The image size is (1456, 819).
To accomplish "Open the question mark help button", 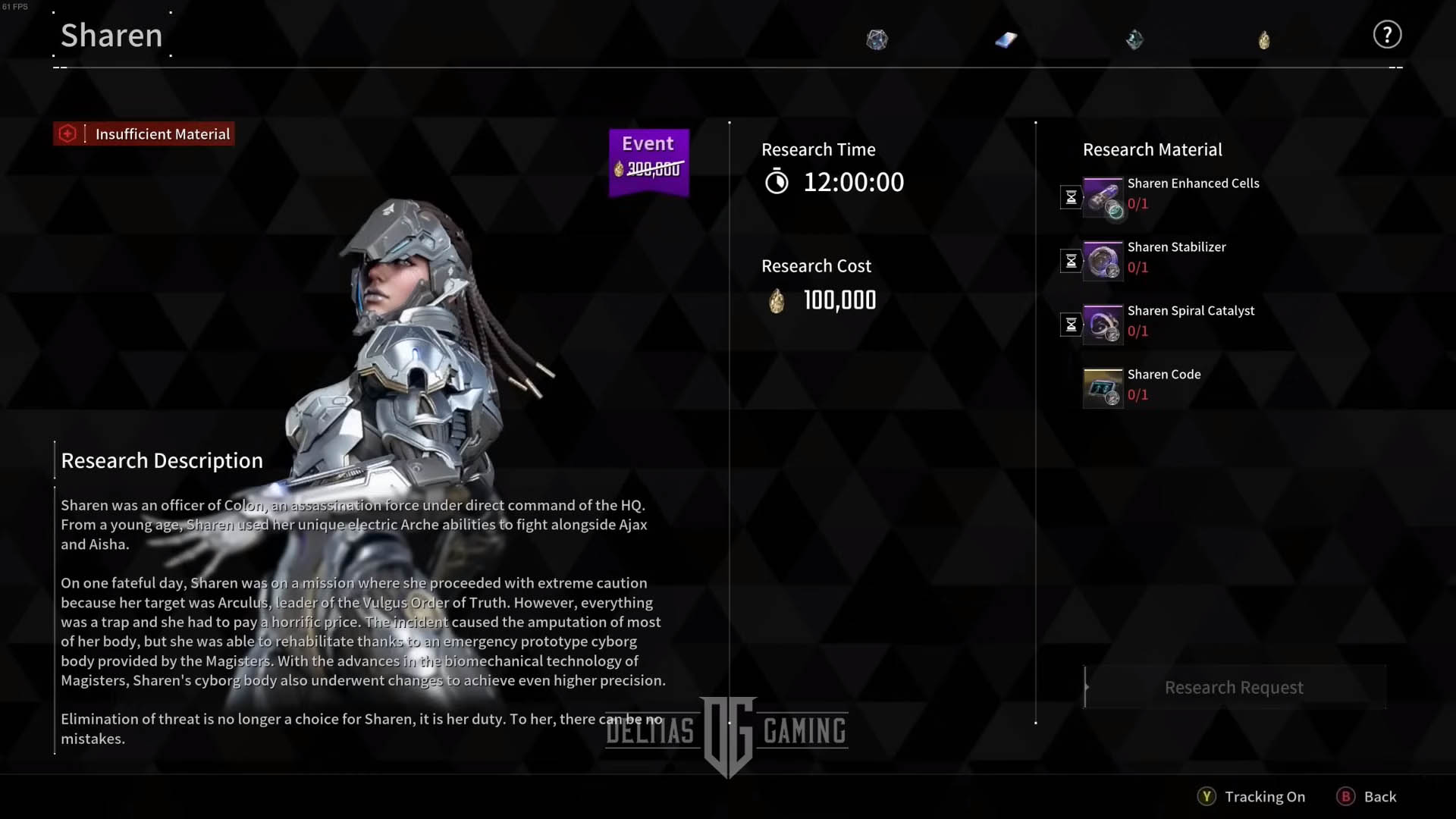I will (1387, 35).
